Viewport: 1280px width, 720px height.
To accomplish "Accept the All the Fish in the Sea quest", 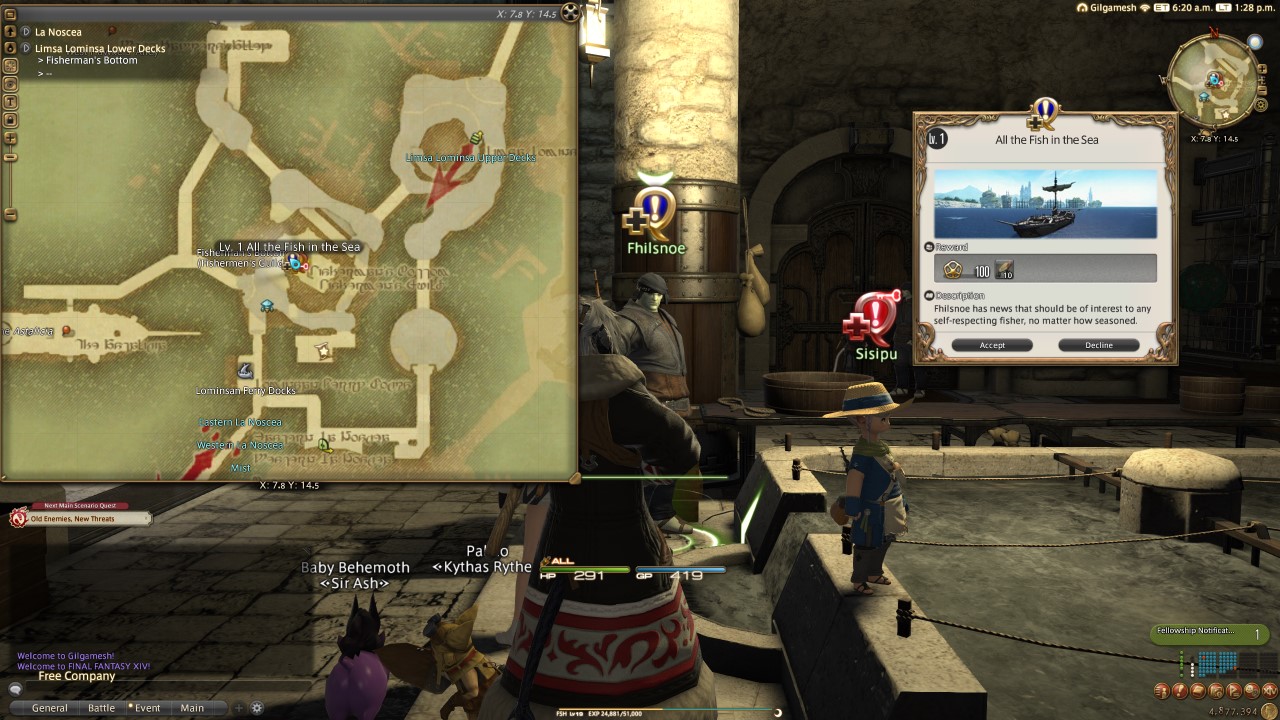I will pos(992,344).
